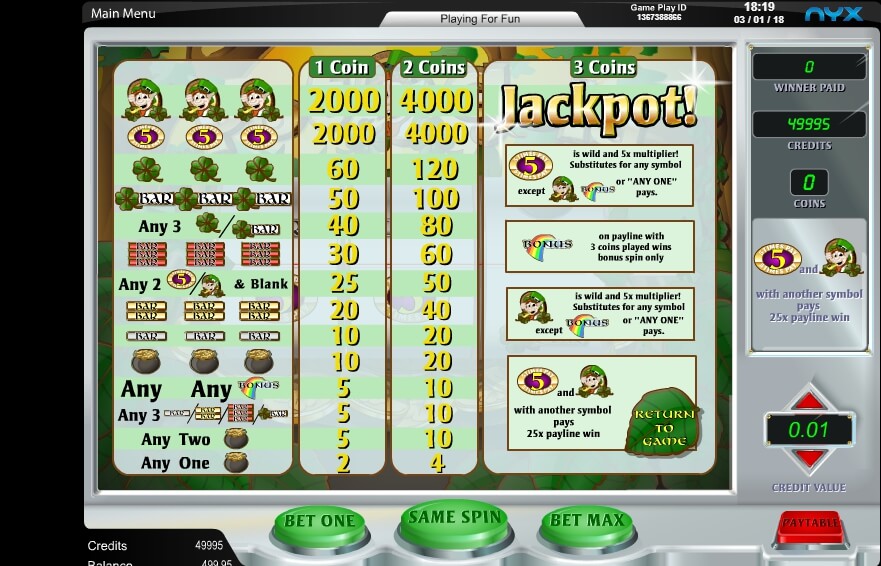The image size is (881, 566).
Task: Decrease credit value with the down arrow
Action: point(808,460)
